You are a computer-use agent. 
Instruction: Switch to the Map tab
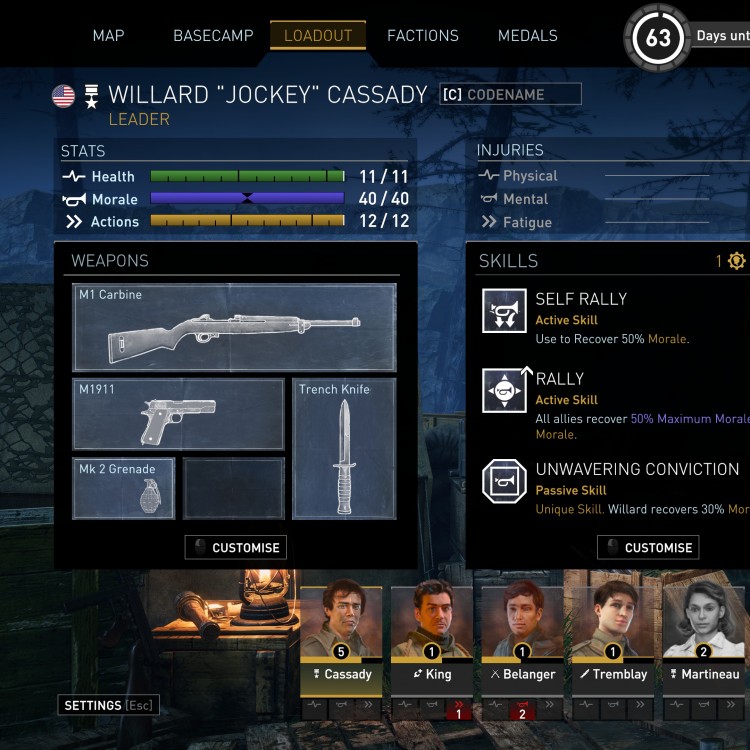tap(108, 36)
